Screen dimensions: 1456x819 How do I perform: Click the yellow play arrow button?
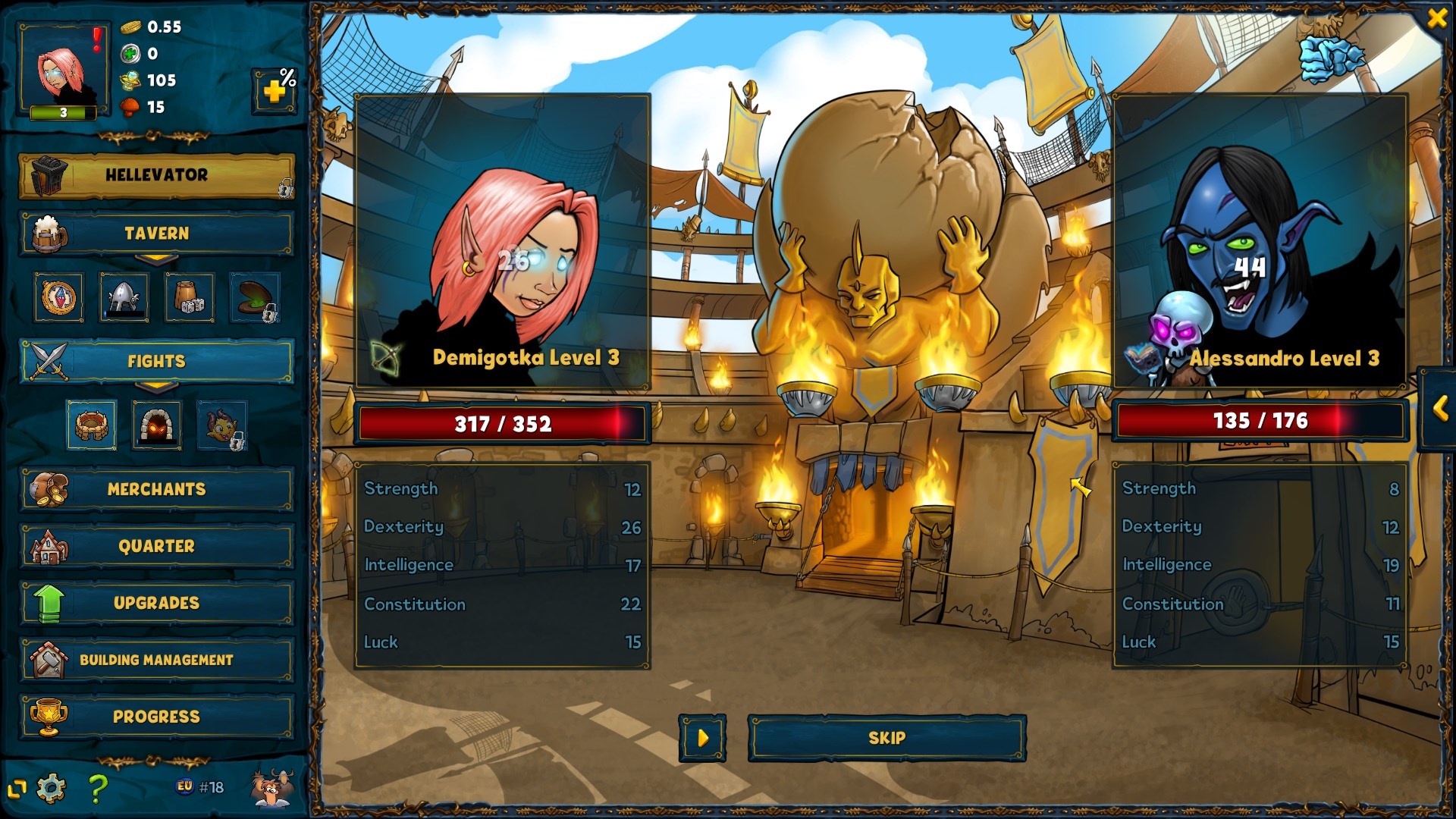[702, 738]
